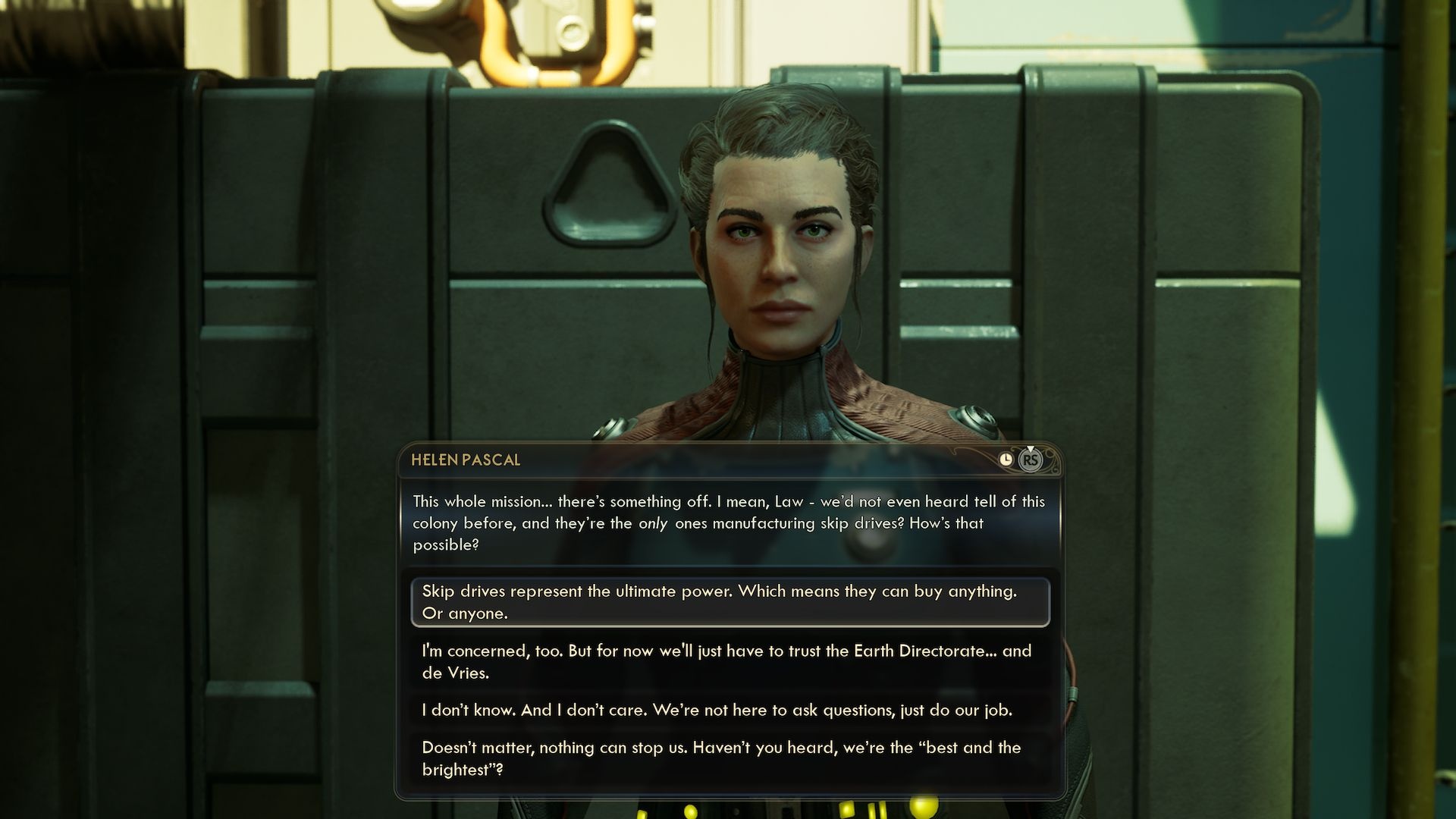Open the dialogue history clock icon
Image resolution: width=1456 pixels, height=819 pixels.
1006,460
